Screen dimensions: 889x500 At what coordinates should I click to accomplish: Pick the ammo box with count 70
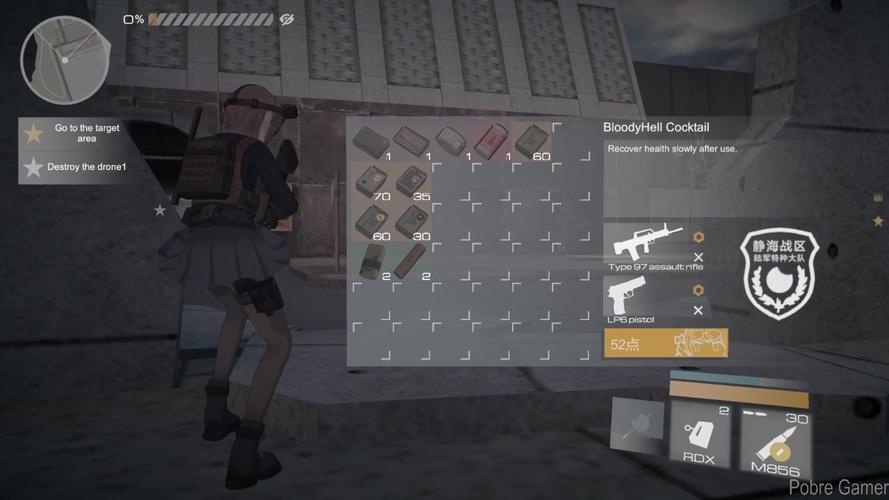tap(371, 181)
